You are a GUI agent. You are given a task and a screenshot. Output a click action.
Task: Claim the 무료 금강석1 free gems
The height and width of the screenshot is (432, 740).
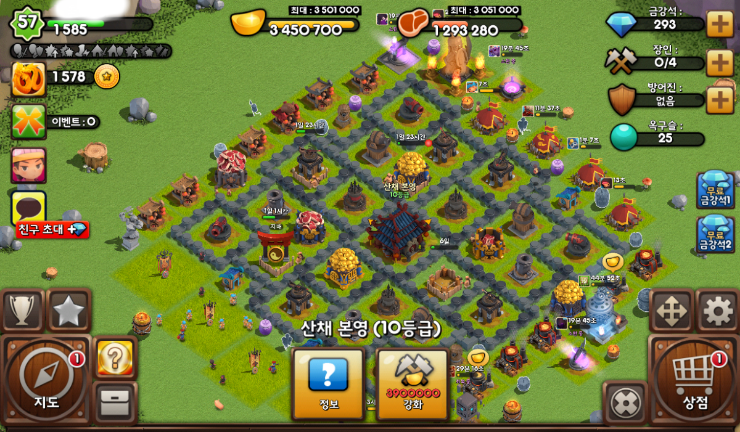[x=715, y=191]
